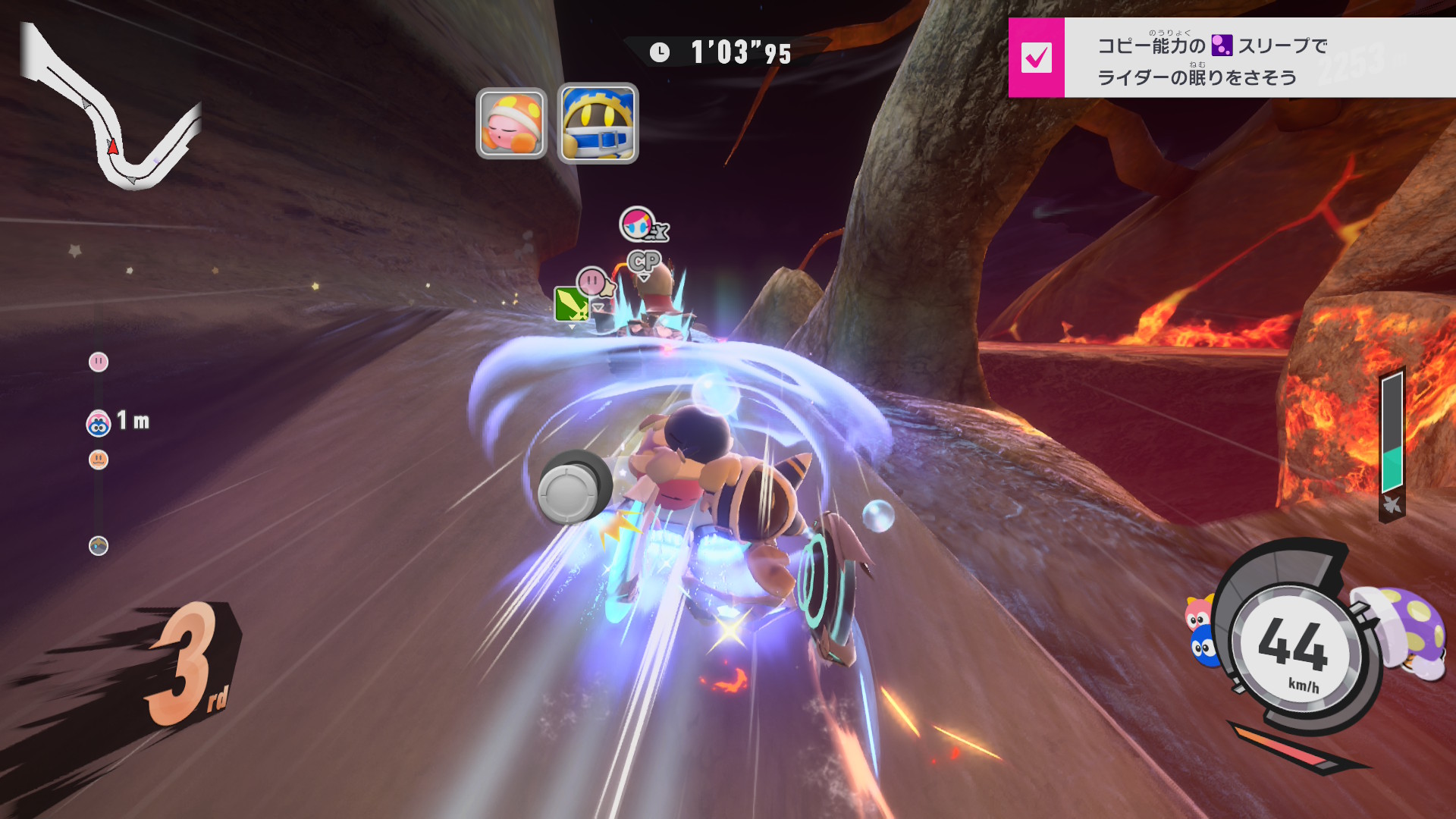Click the green sword ability marker

pyautogui.click(x=571, y=305)
